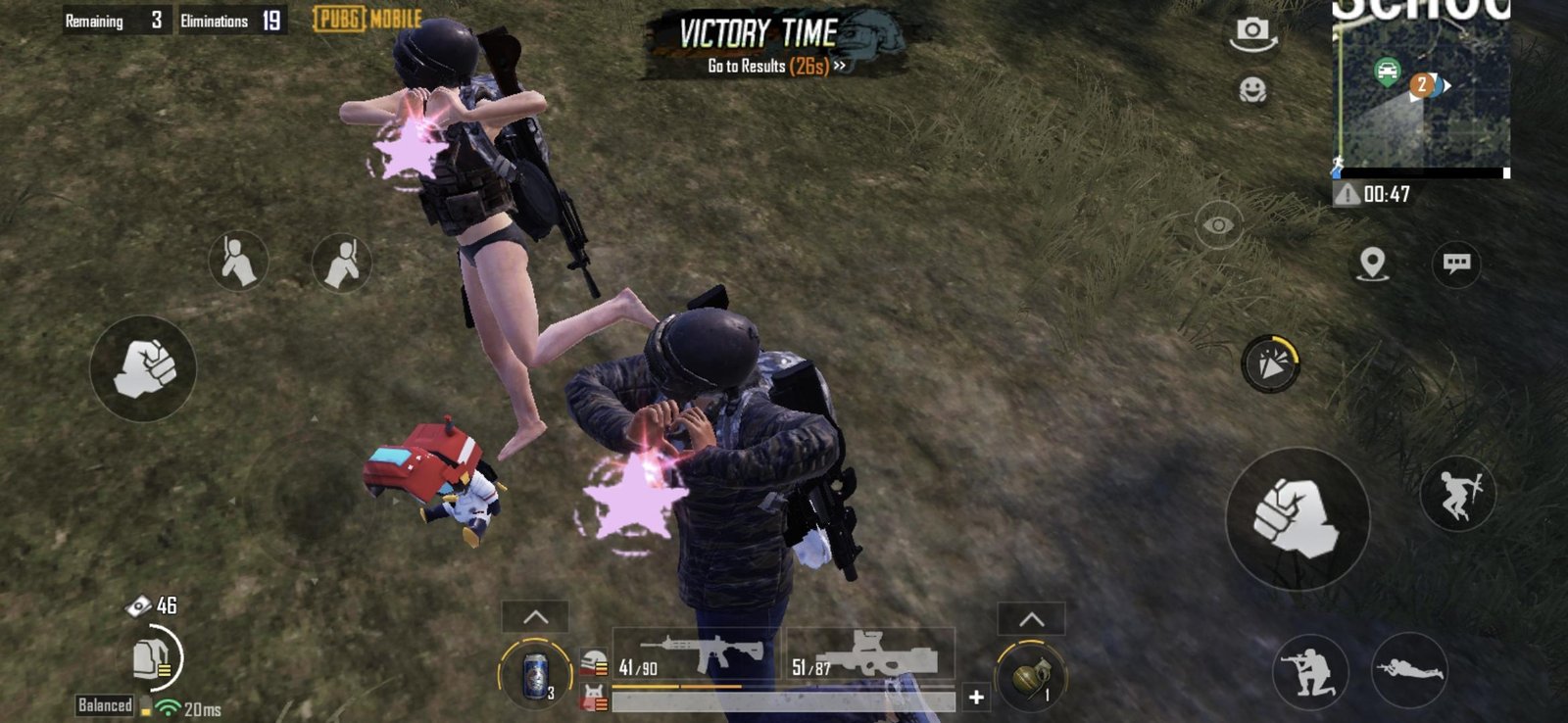Go prone with the lying soldier icon
Screen dimensions: 1568x723
tap(1408, 671)
